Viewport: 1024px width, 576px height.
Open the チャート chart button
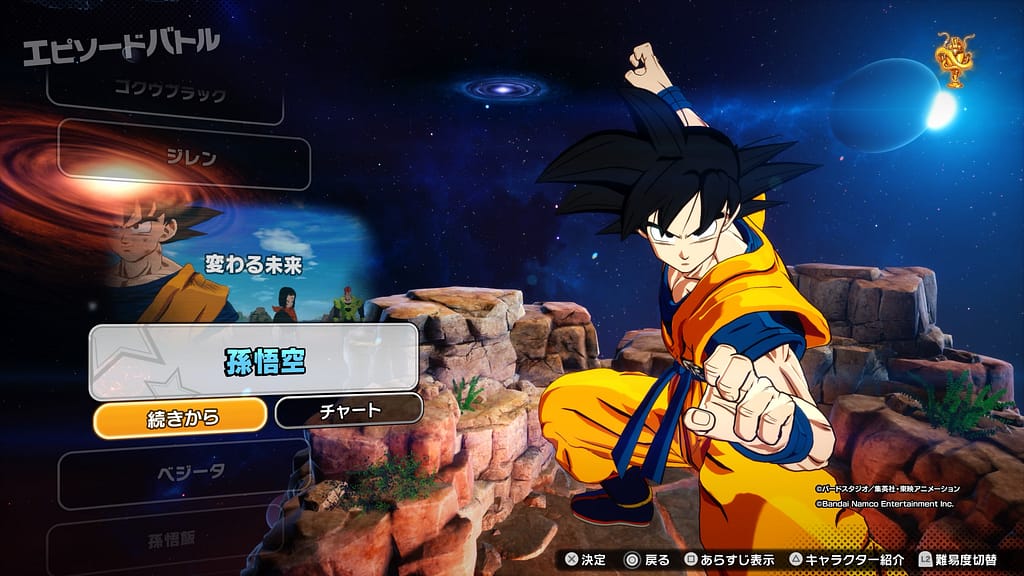pos(348,410)
